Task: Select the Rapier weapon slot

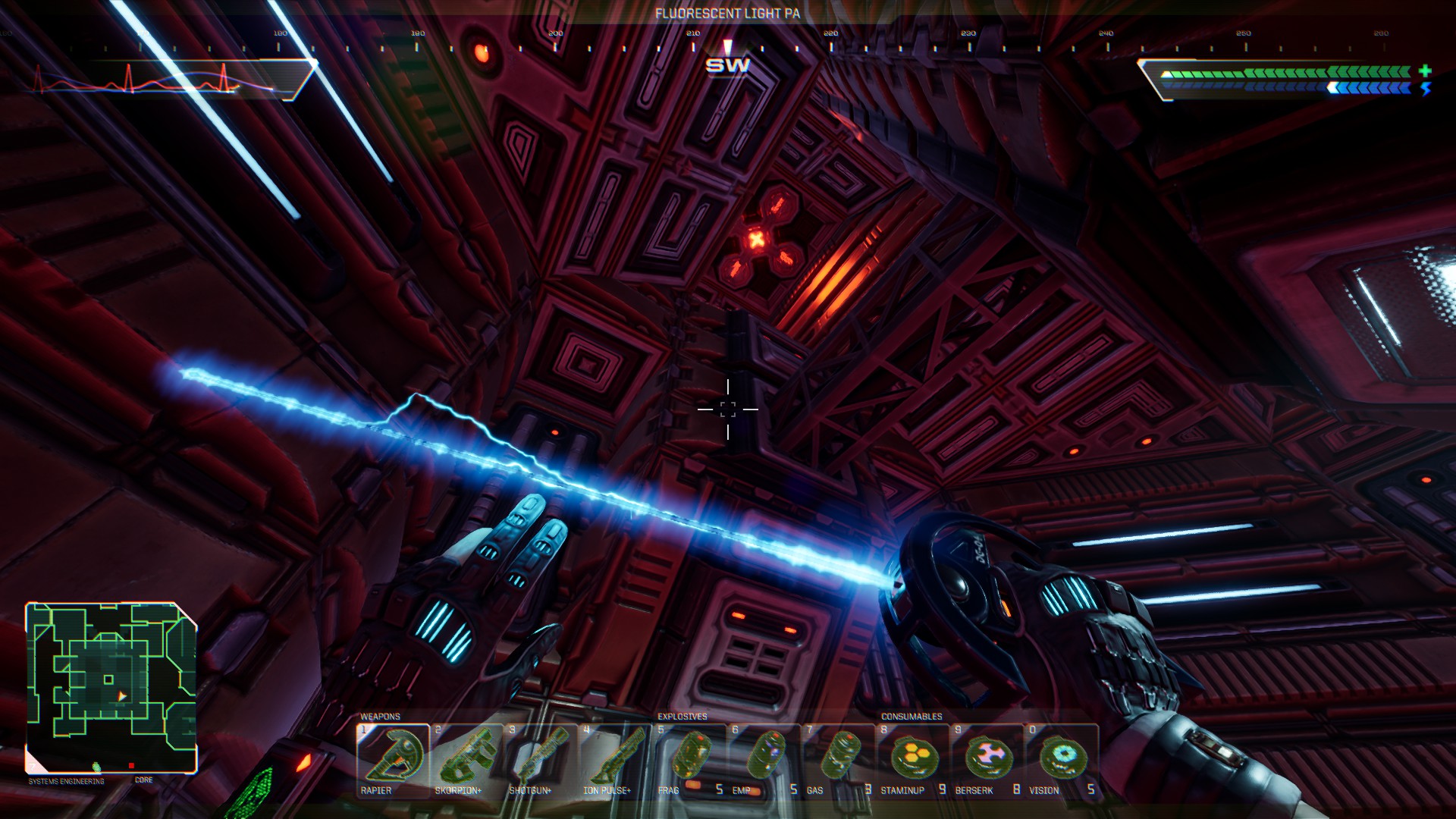Action: tap(393, 759)
